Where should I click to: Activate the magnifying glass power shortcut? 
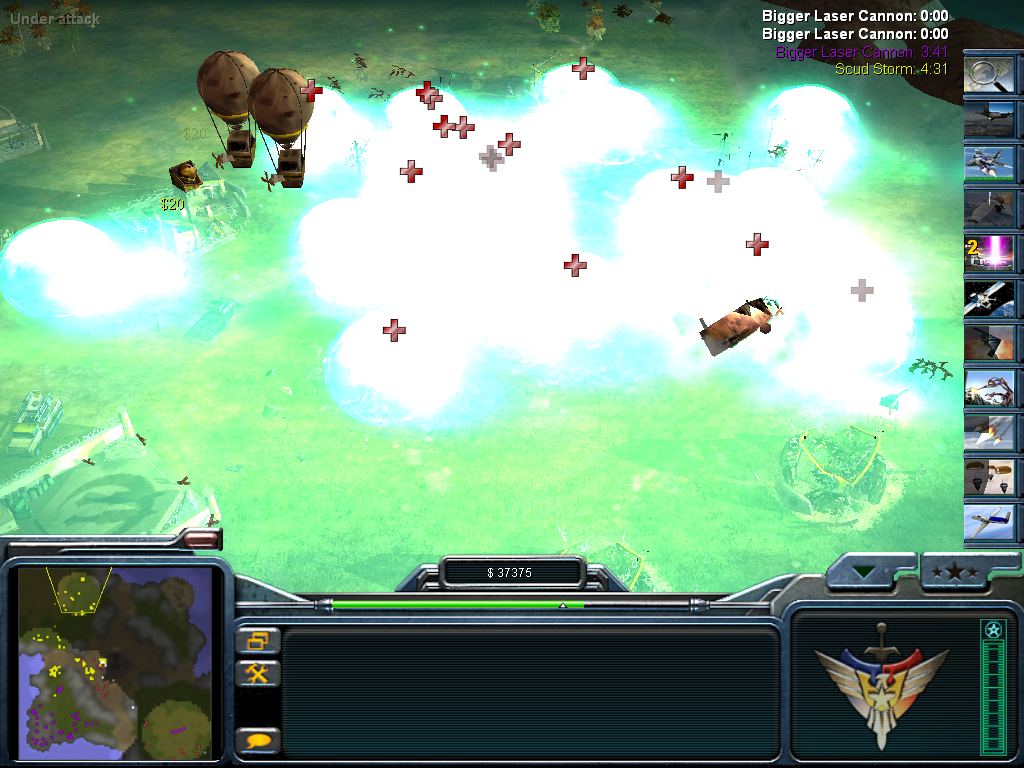coord(989,74)
